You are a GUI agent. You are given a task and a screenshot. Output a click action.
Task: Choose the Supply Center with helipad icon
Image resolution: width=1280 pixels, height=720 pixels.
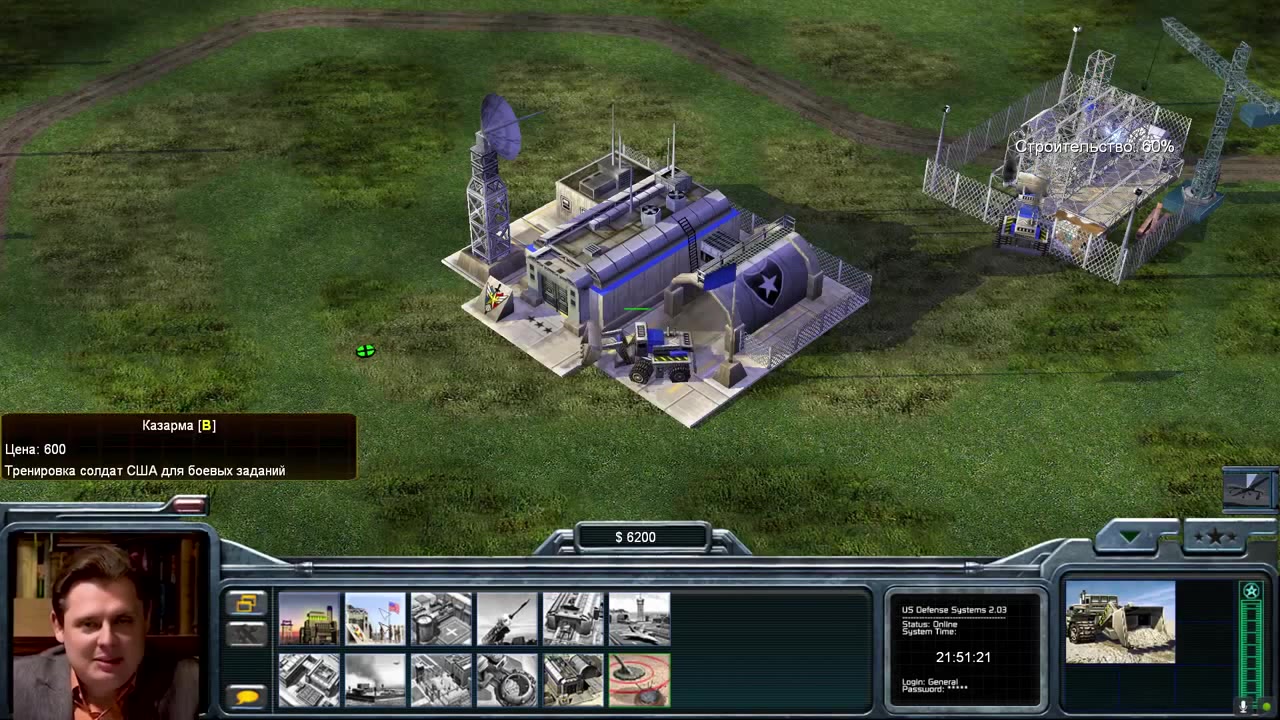click(441, 619)
